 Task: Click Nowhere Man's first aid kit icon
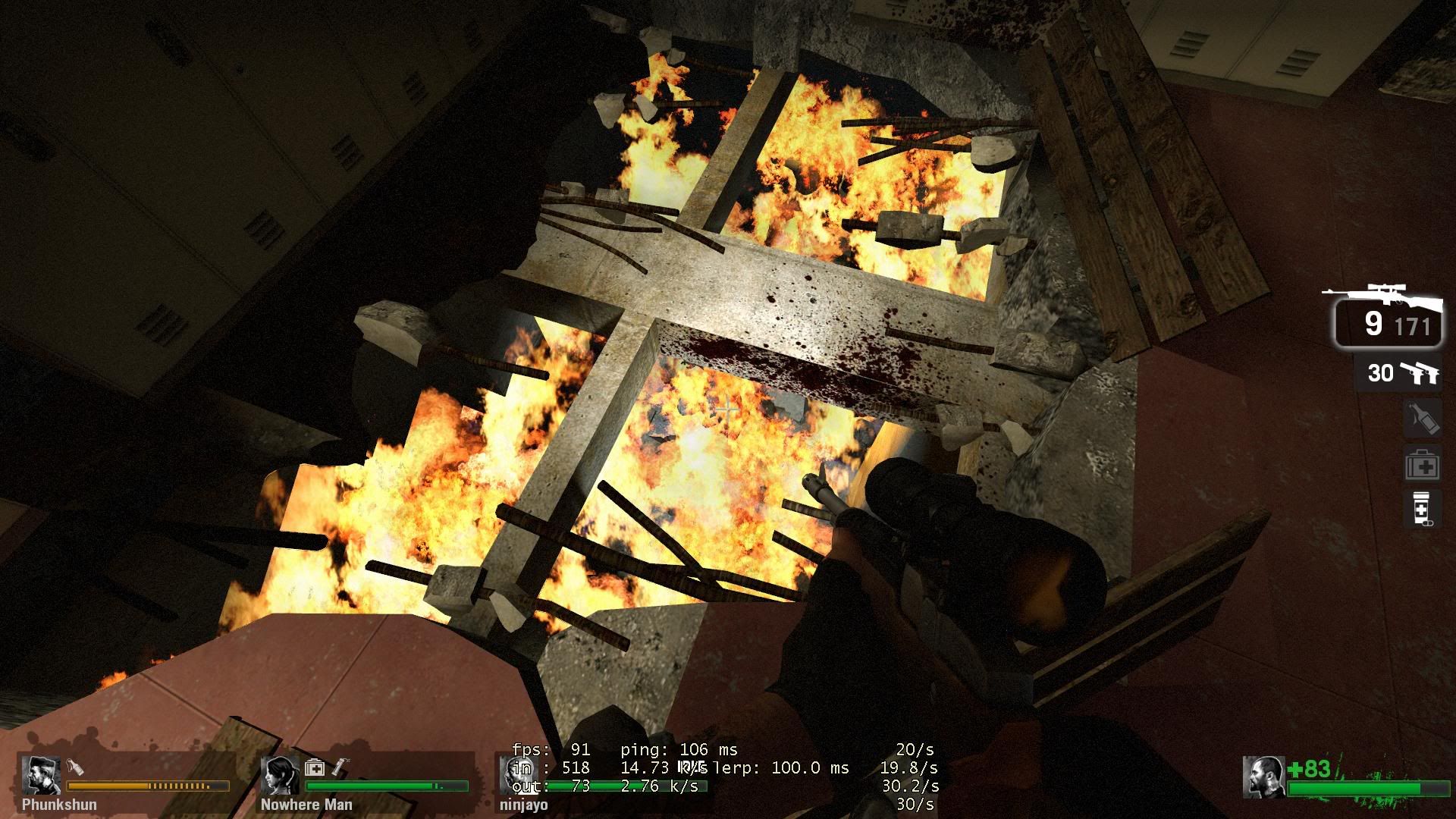[314, 768]
